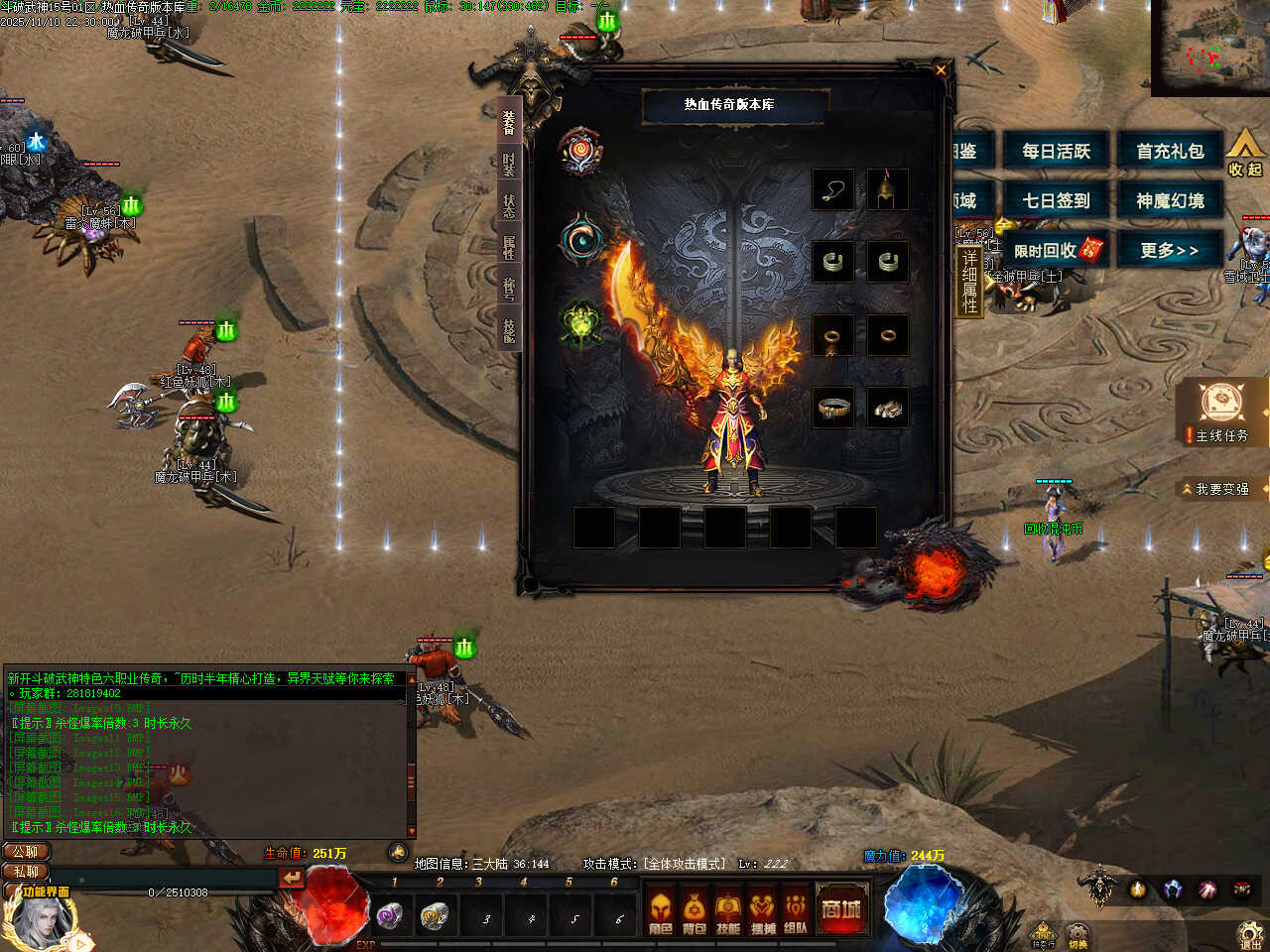Show the 属性 (attributes) tab

[509, 247]
